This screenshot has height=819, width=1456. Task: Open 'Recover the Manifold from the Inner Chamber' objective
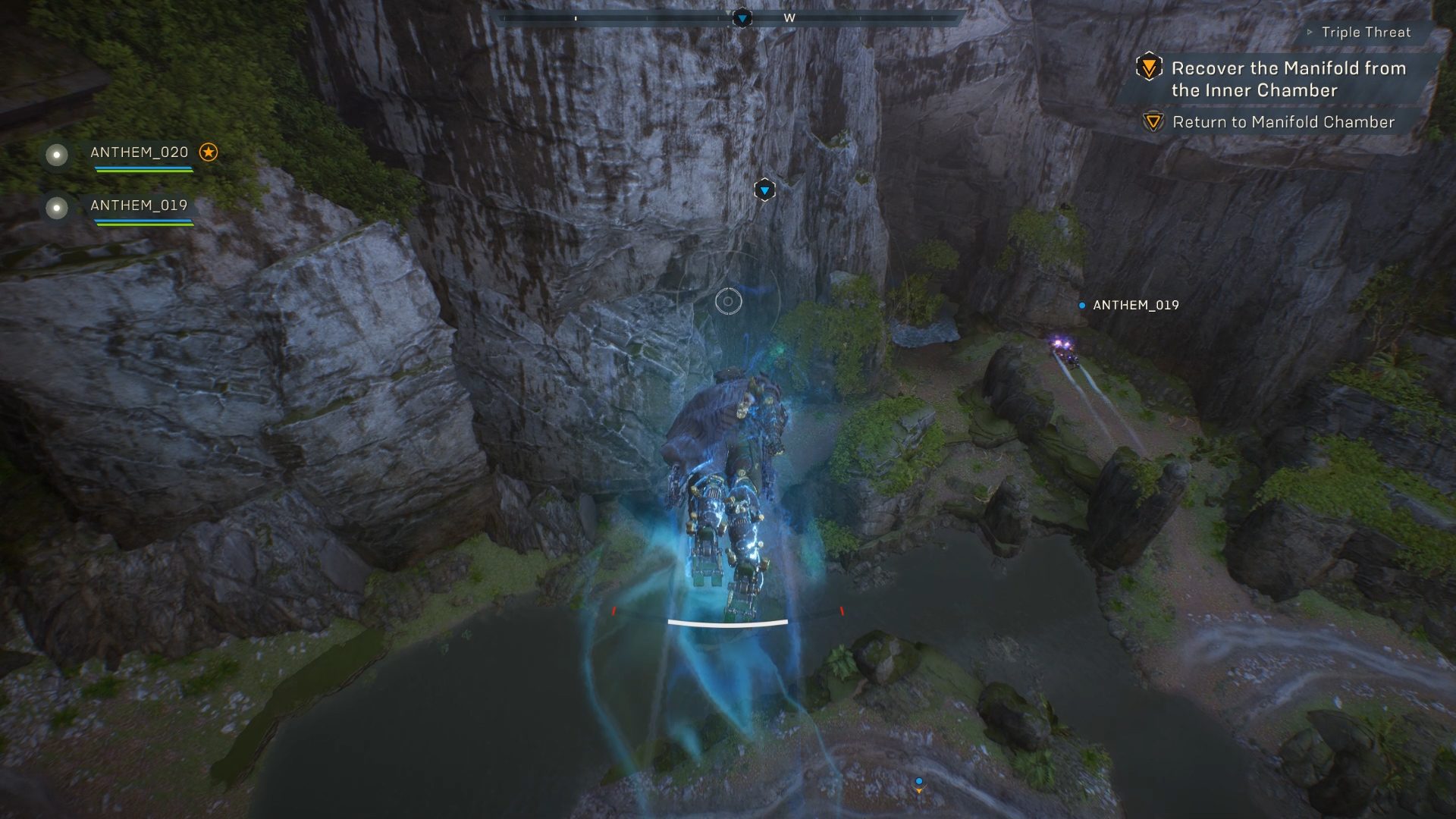(1289, 78)
